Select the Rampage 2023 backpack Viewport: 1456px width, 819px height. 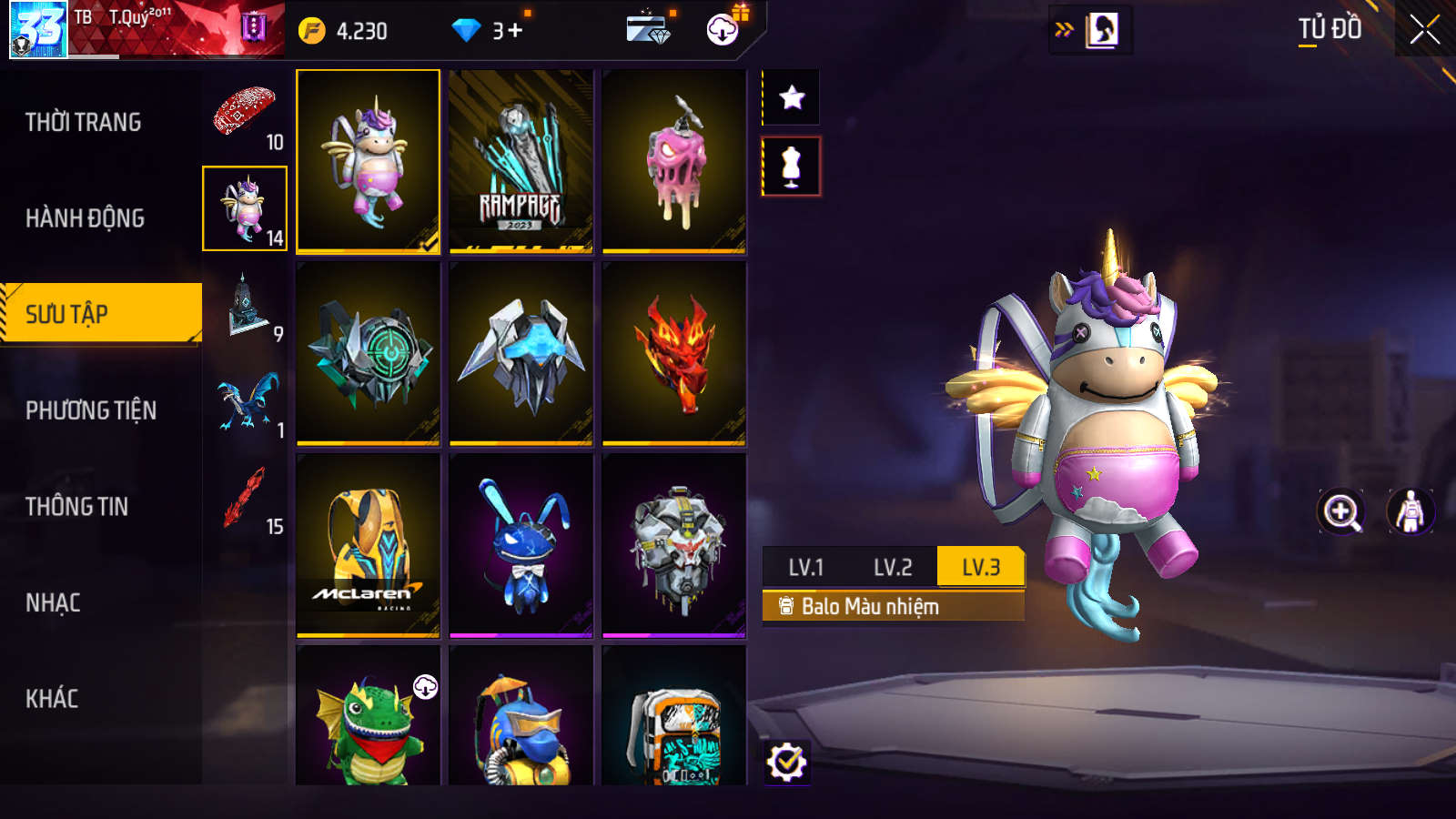521,161
